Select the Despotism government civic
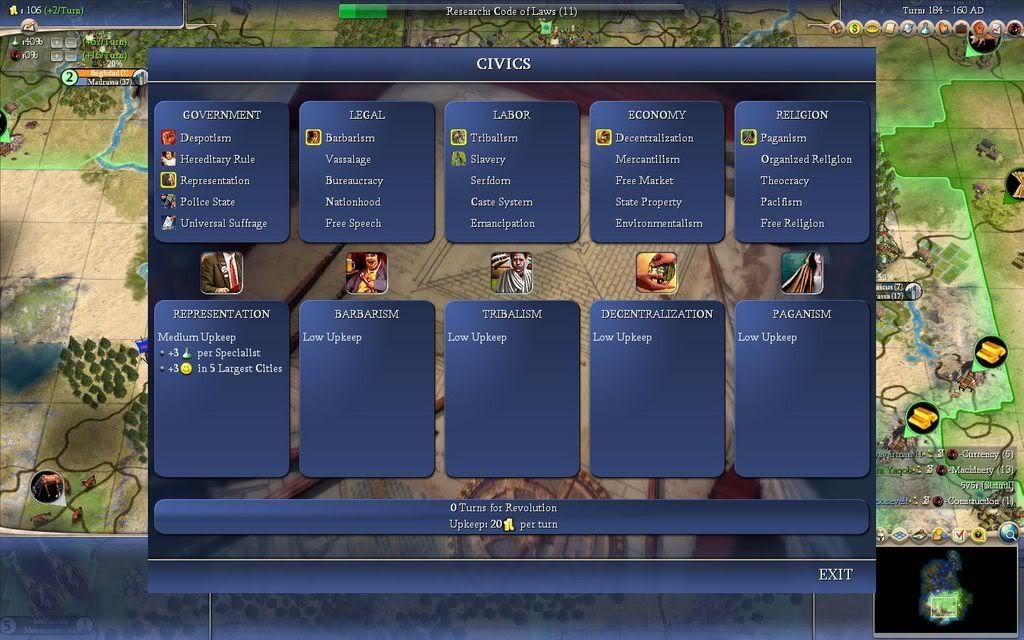 coord(205,138)
